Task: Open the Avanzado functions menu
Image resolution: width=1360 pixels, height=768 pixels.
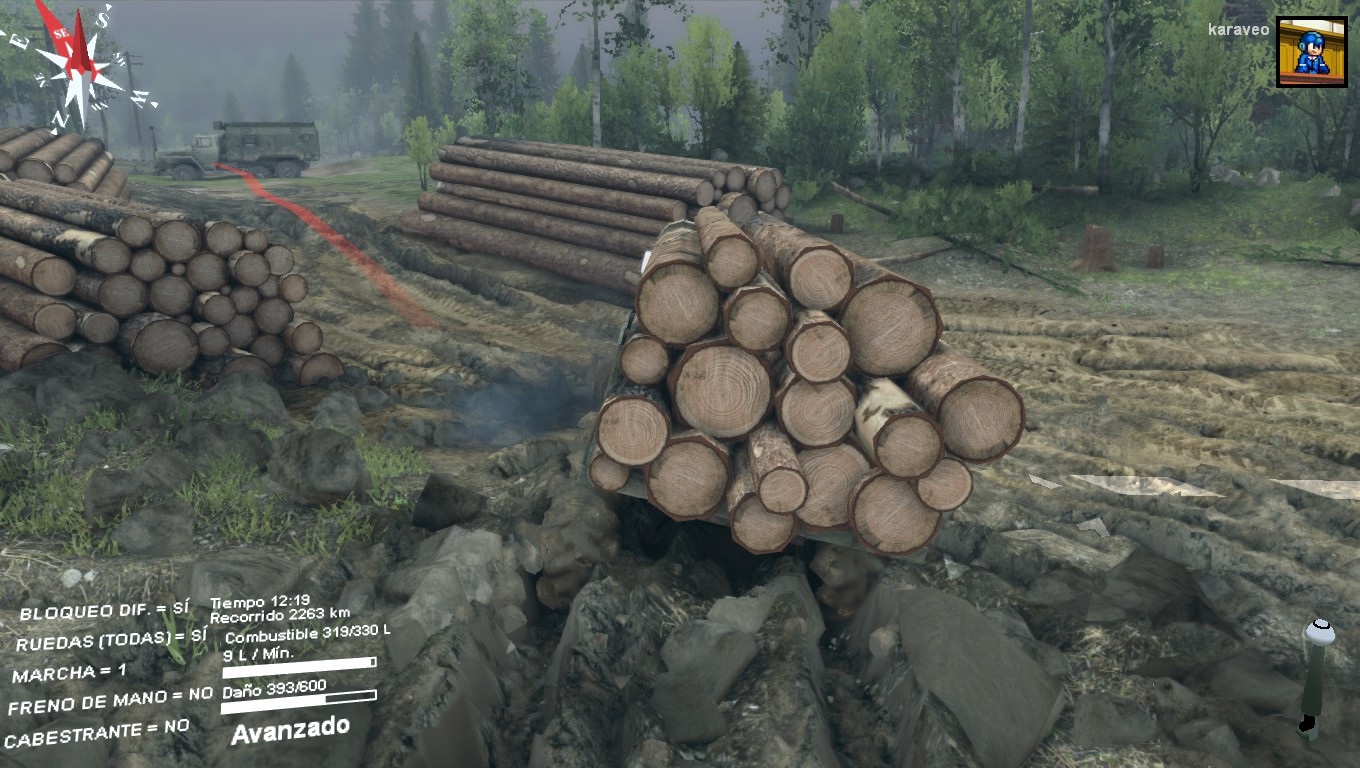Action: [290, 729]
